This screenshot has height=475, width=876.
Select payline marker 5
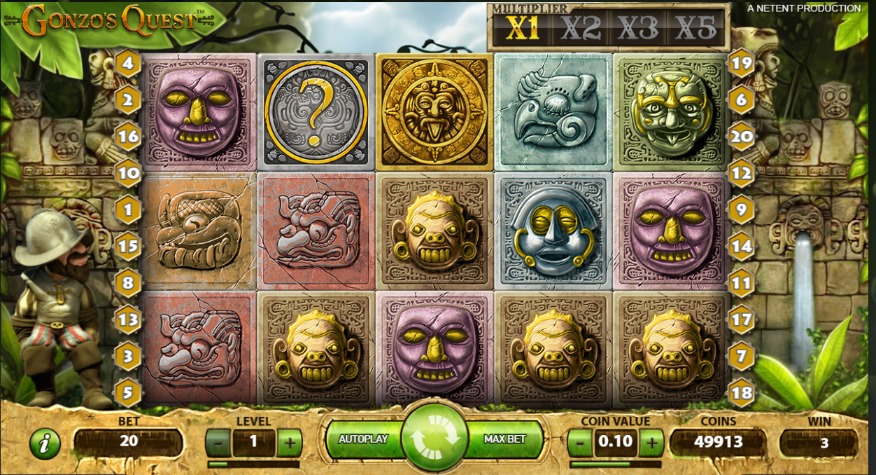(128, 392)
